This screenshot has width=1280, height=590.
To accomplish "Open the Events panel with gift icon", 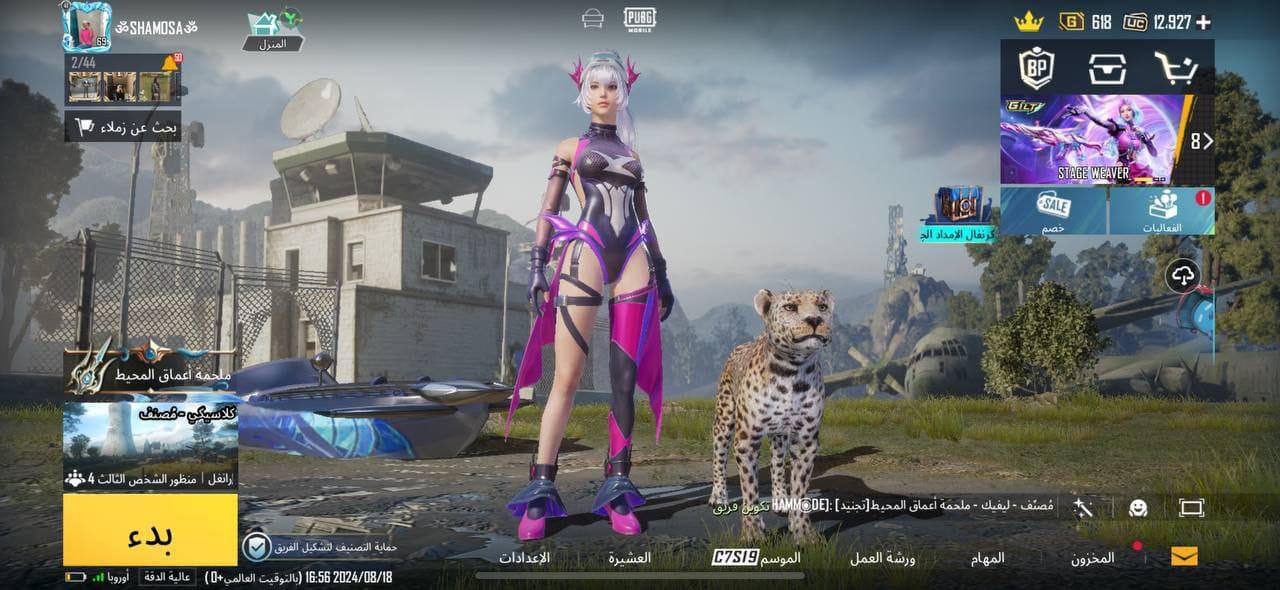I will [1162, 211].
